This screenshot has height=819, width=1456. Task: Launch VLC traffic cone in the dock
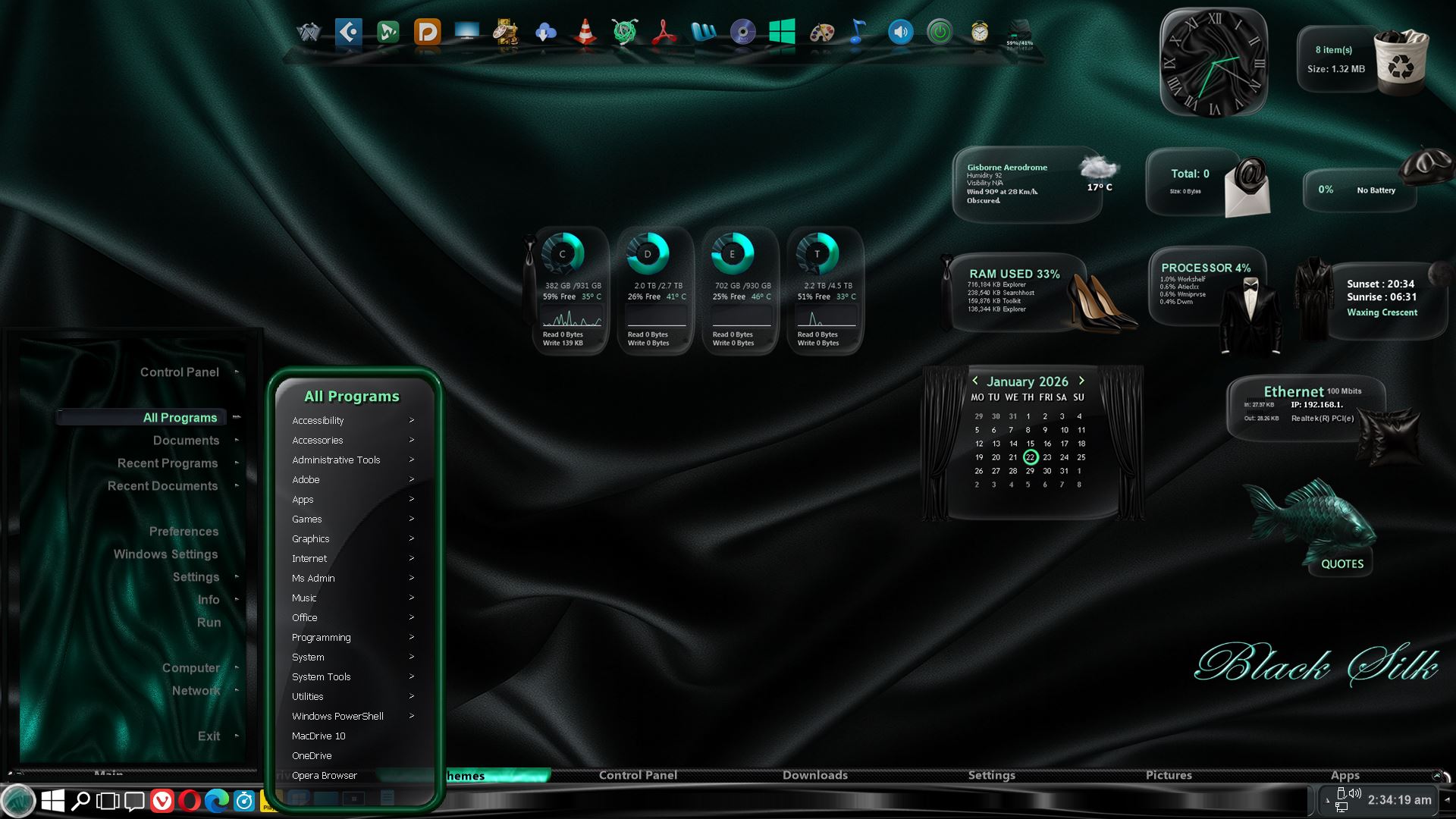point(585,33)
